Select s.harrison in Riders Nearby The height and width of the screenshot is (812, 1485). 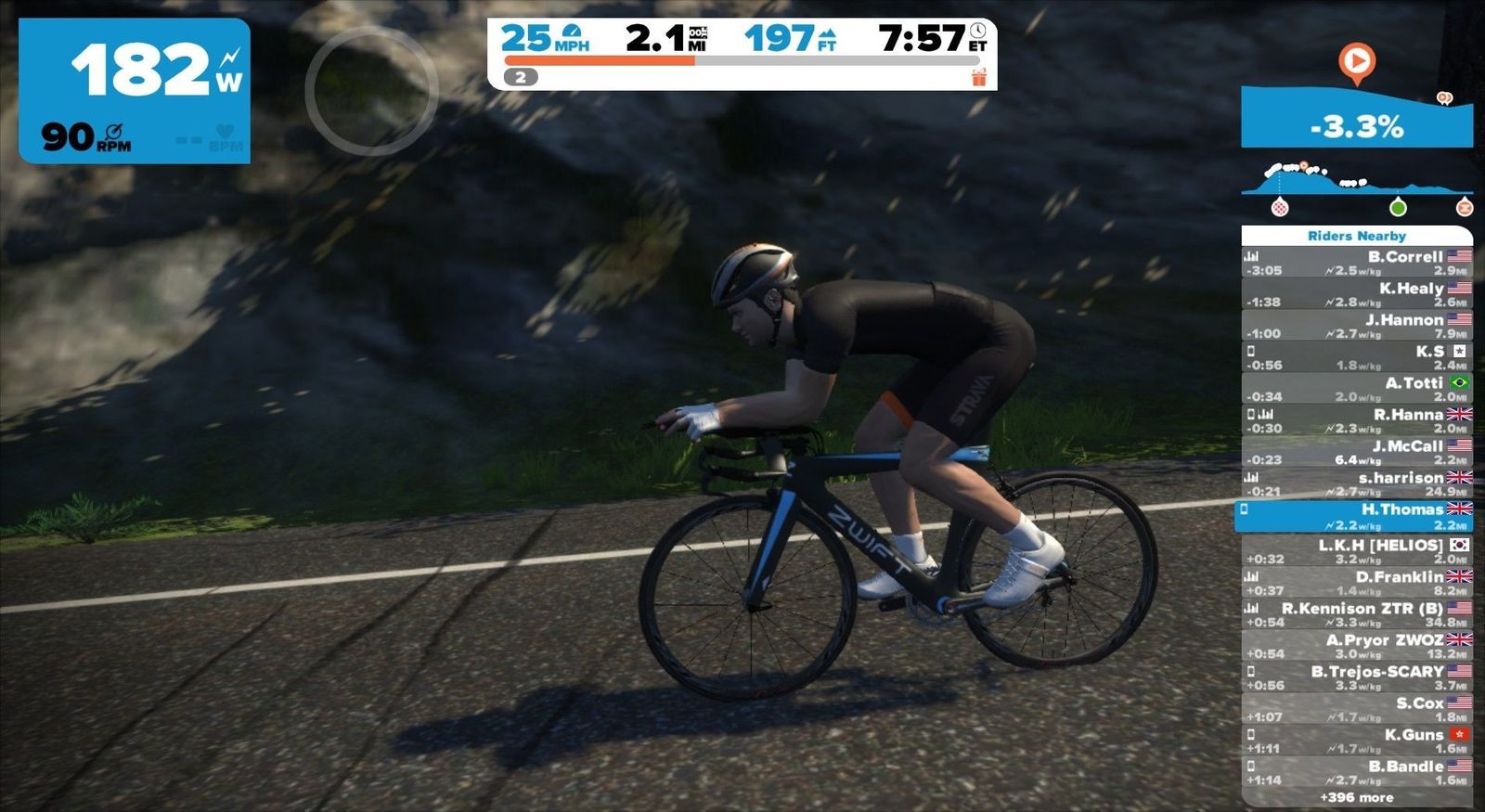point(1357,483)
